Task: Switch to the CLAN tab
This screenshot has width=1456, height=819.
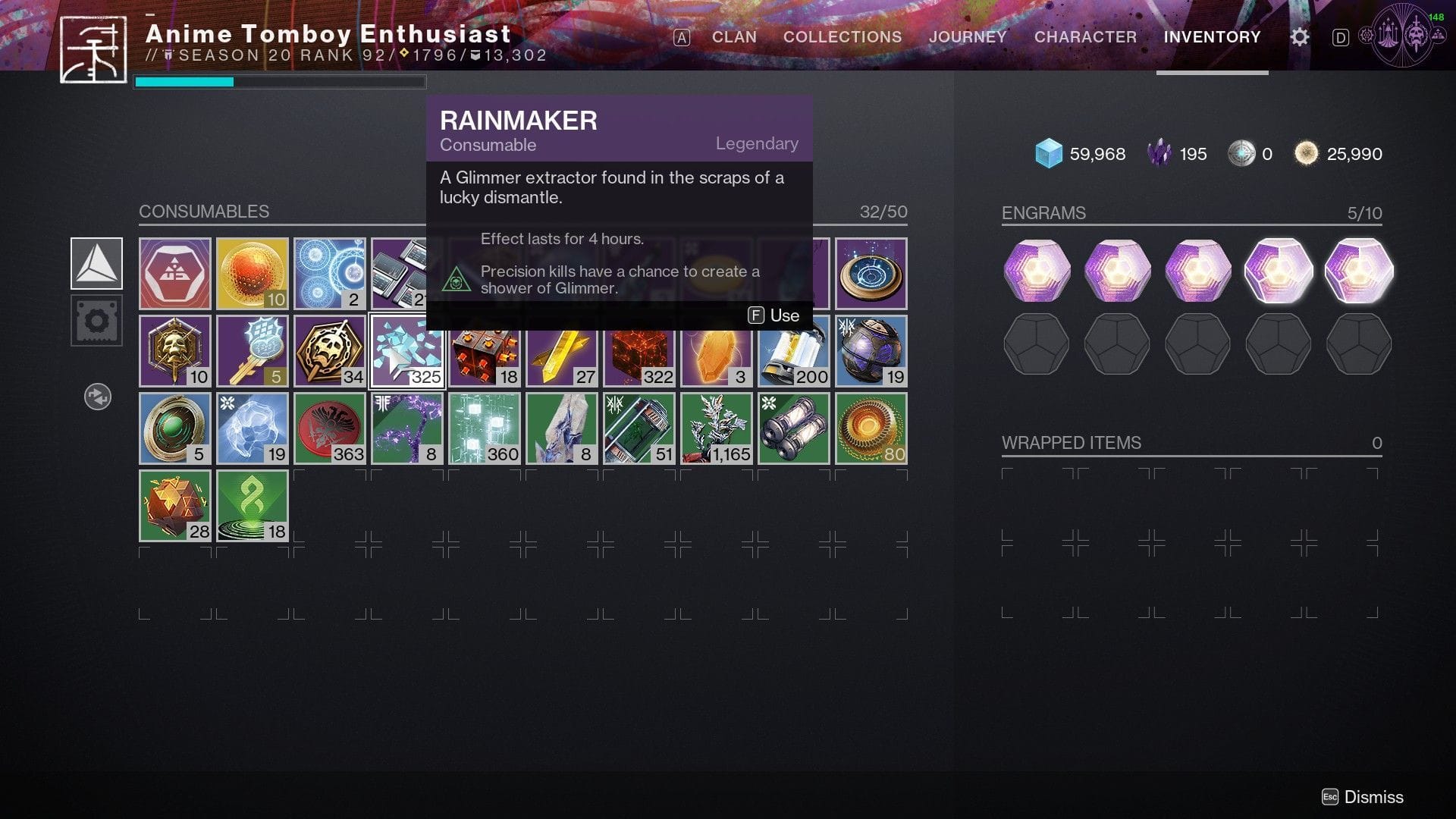Action: (733, 36)
